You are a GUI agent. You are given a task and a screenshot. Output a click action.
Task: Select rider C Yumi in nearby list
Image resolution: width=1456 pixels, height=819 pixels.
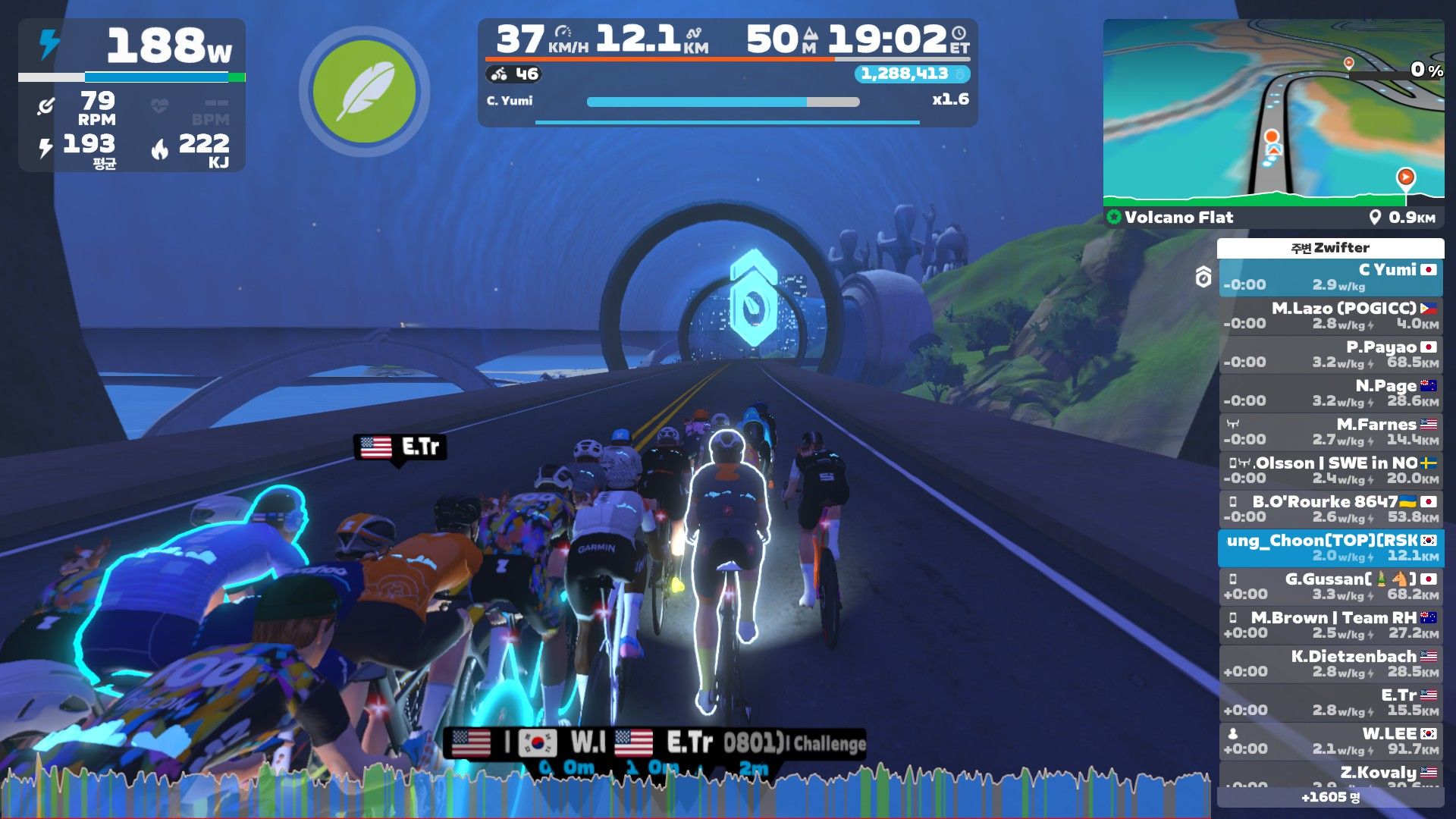[x=1330, y=277]
